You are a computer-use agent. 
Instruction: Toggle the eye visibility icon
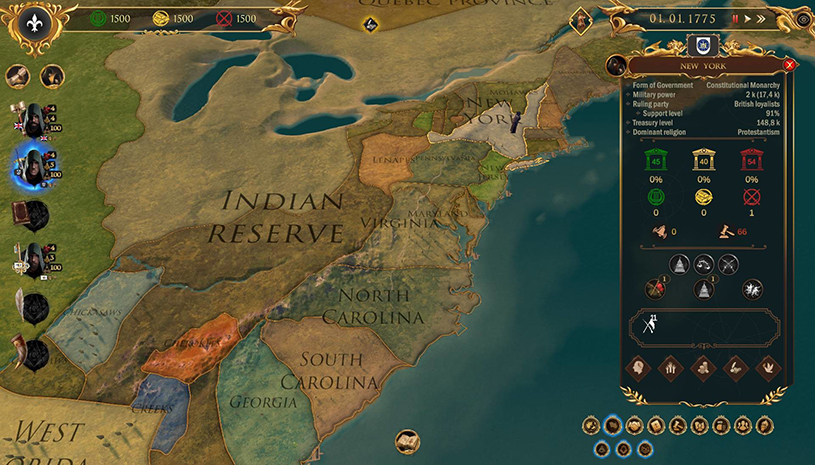803,18
